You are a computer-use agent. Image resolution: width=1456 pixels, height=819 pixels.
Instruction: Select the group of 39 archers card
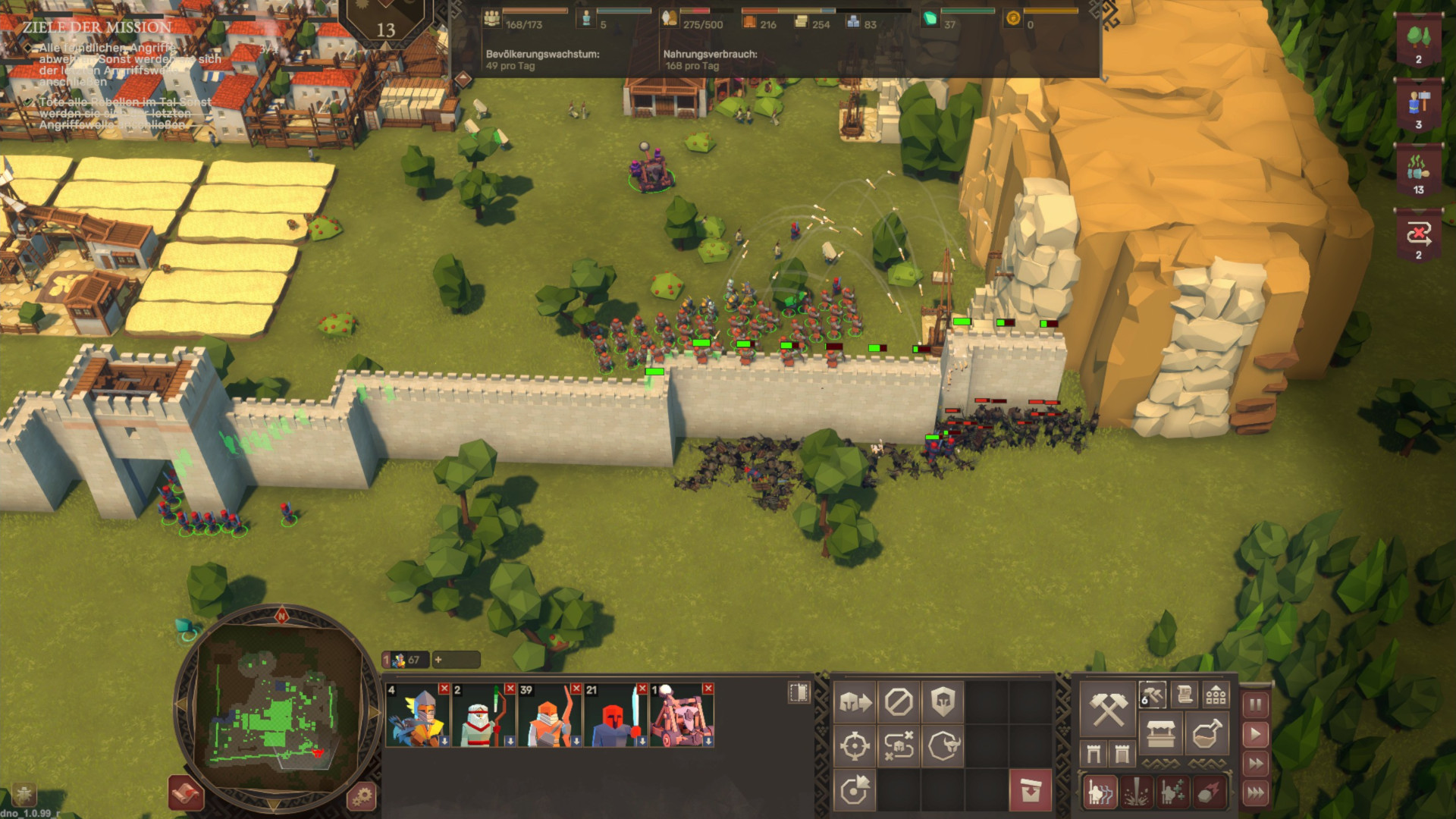(550, 716)
